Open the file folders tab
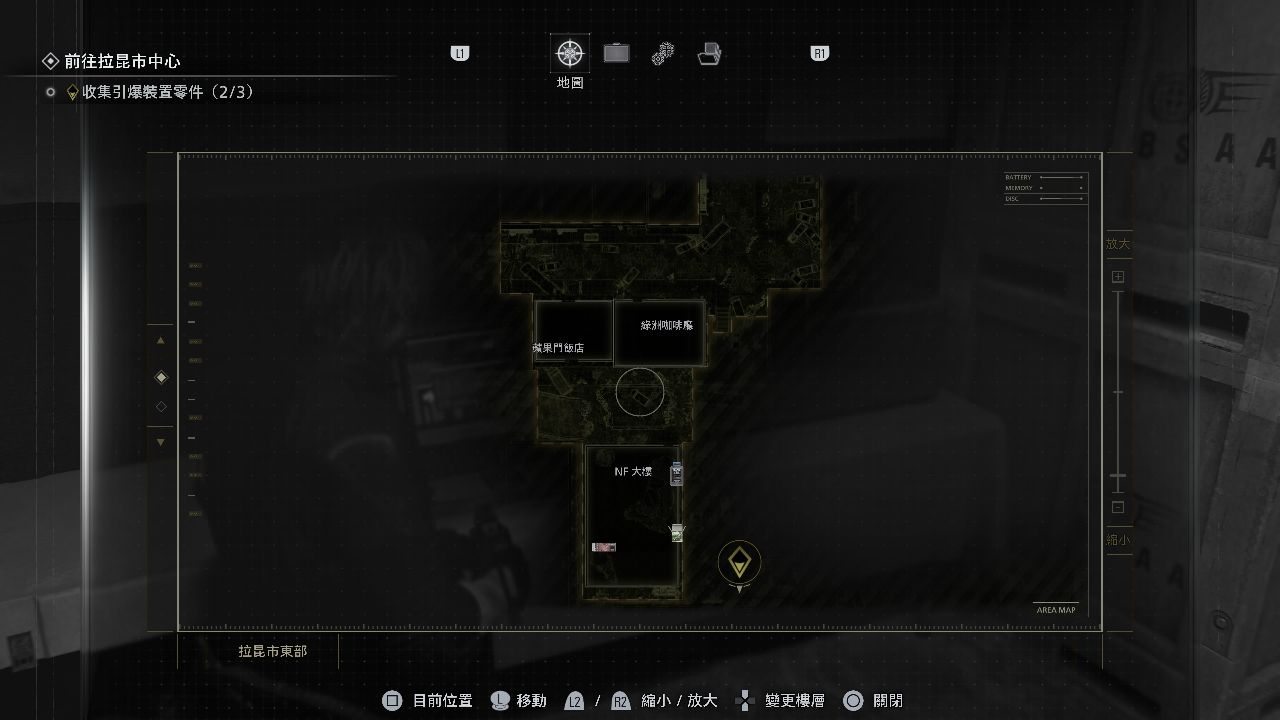The height and width of the screenshot is (720, 1280). pyautogui.click(x=709, y=53)
